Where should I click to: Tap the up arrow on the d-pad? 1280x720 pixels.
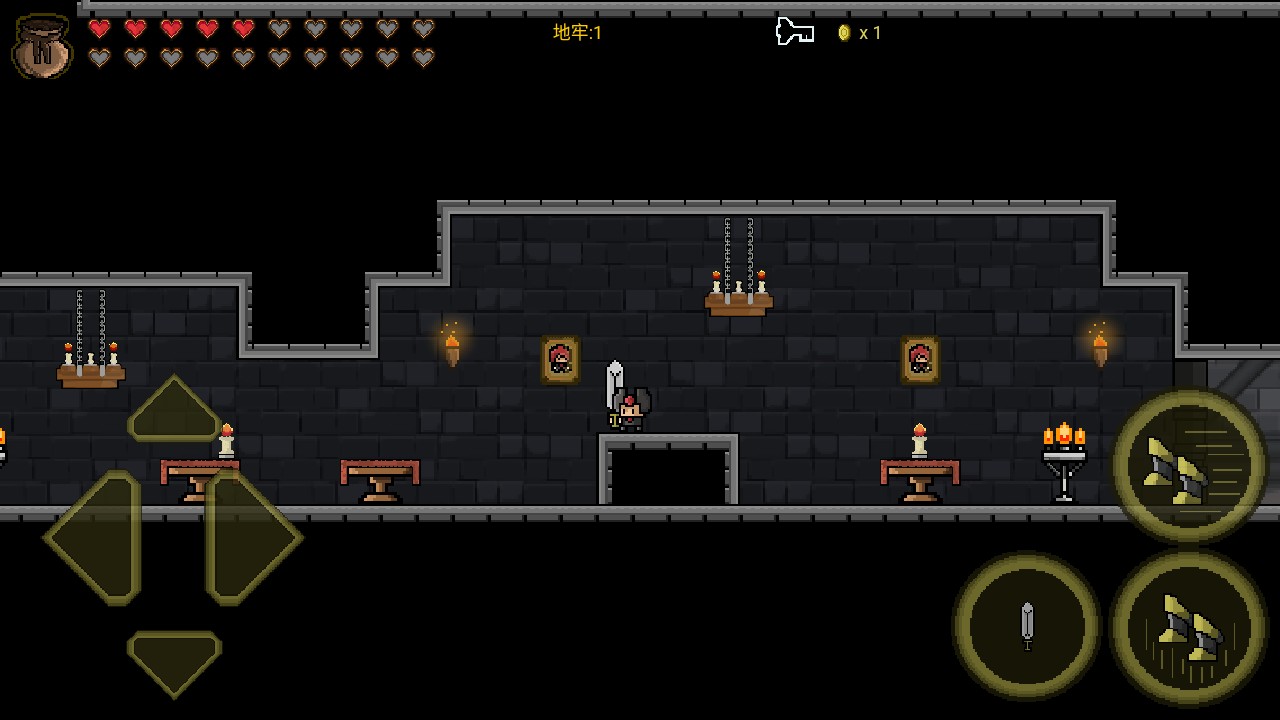(174, 410)
